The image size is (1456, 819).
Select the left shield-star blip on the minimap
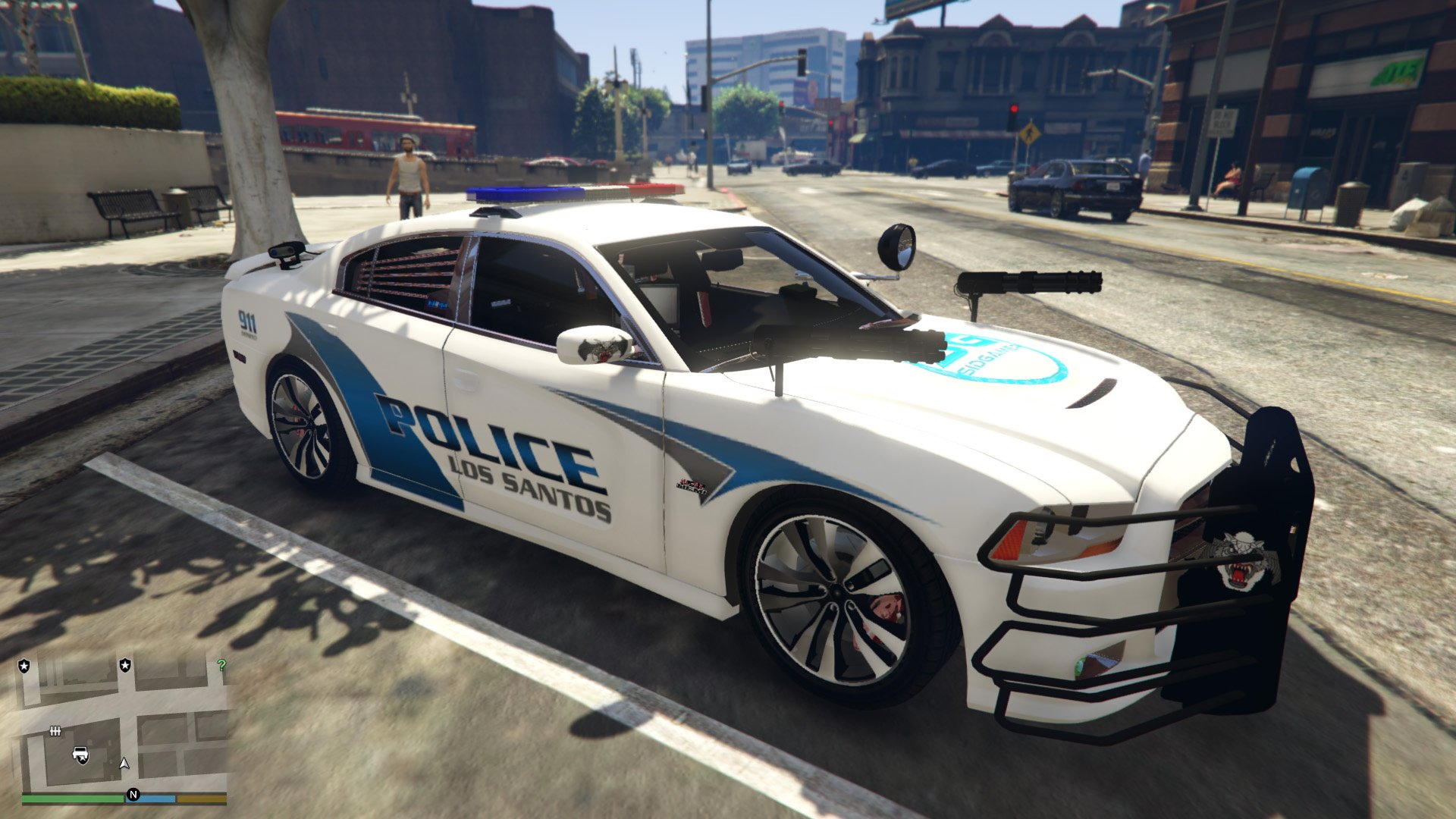24,665
